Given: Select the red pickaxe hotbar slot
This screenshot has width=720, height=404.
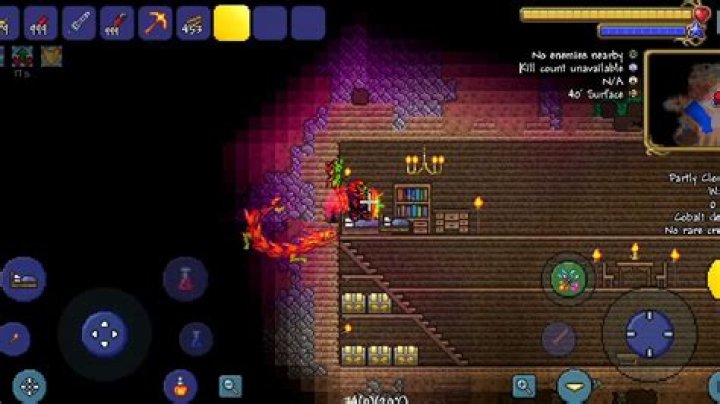Looking at the screenshot, I should pyautogui.click(x=155, y=22).
